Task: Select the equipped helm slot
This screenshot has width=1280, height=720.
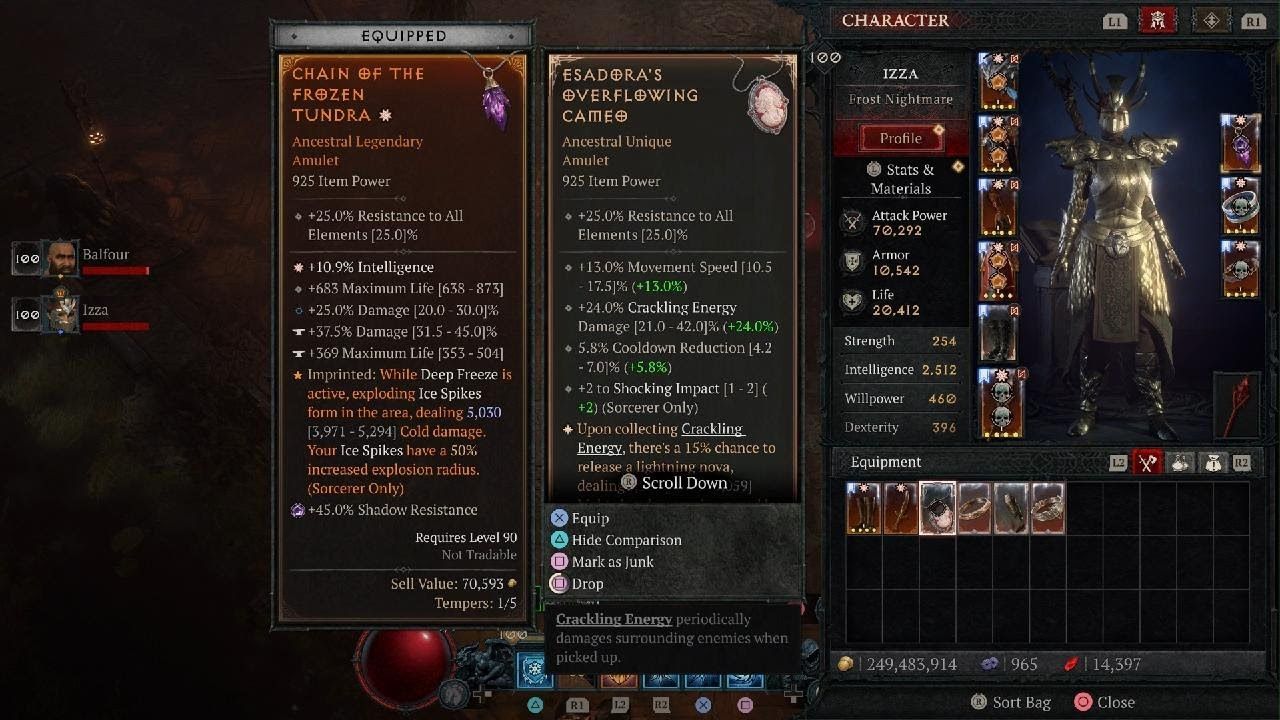Action: (998, 82)
